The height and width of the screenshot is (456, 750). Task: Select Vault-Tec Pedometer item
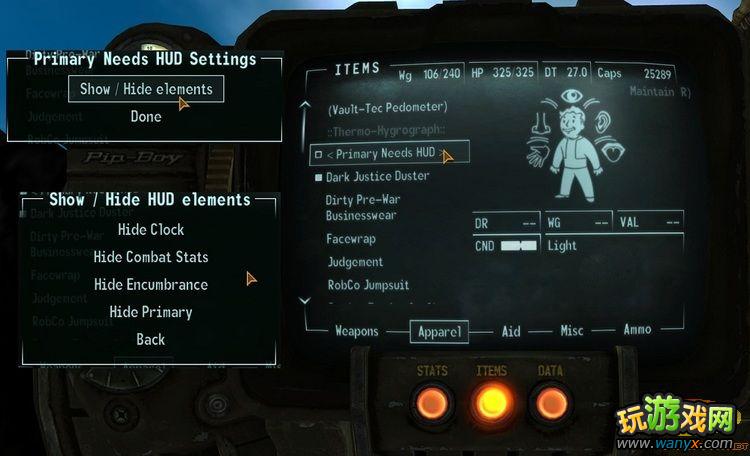click(387, 107)
